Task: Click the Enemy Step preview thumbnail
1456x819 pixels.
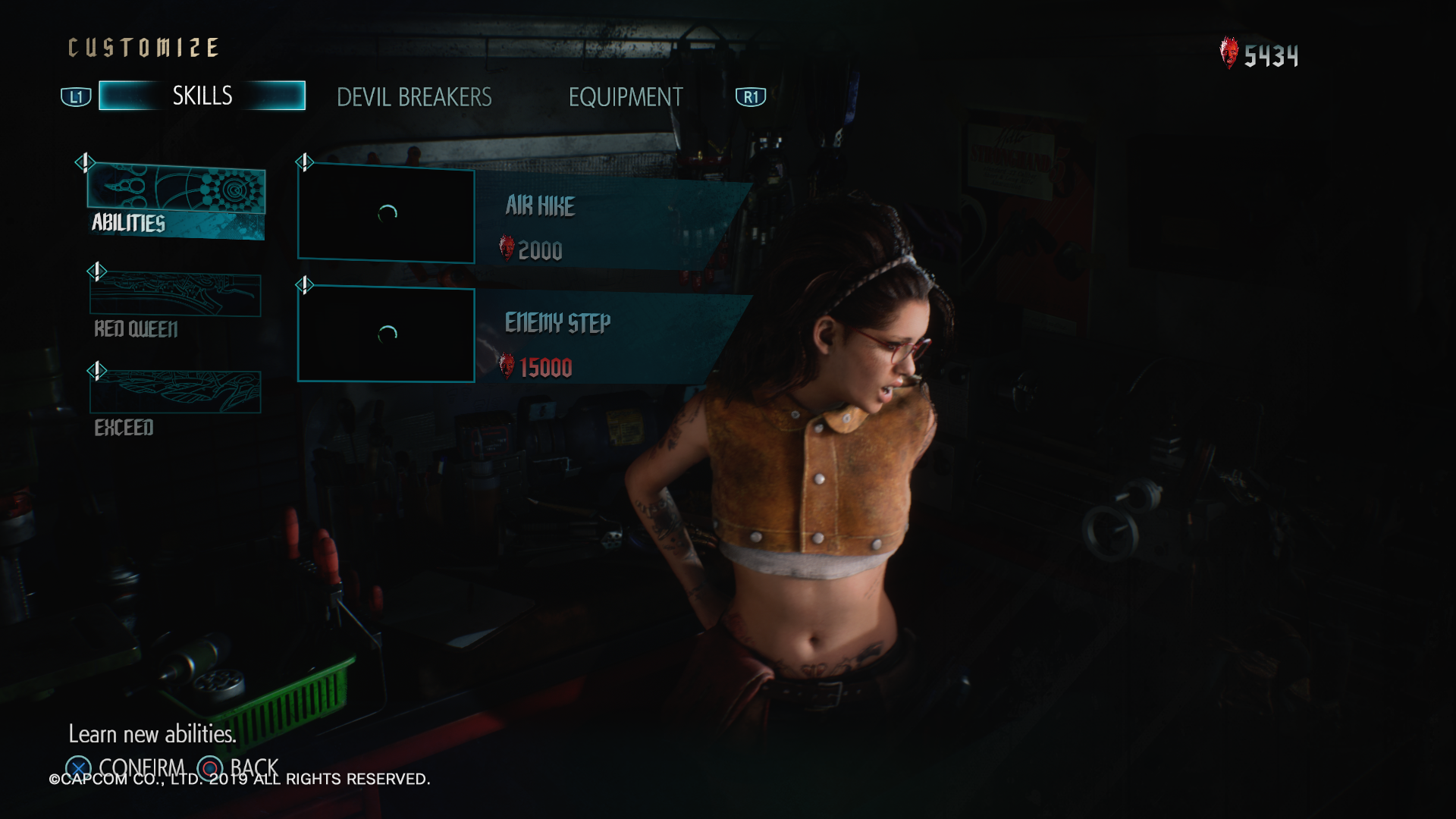Action: coord(387,334)
